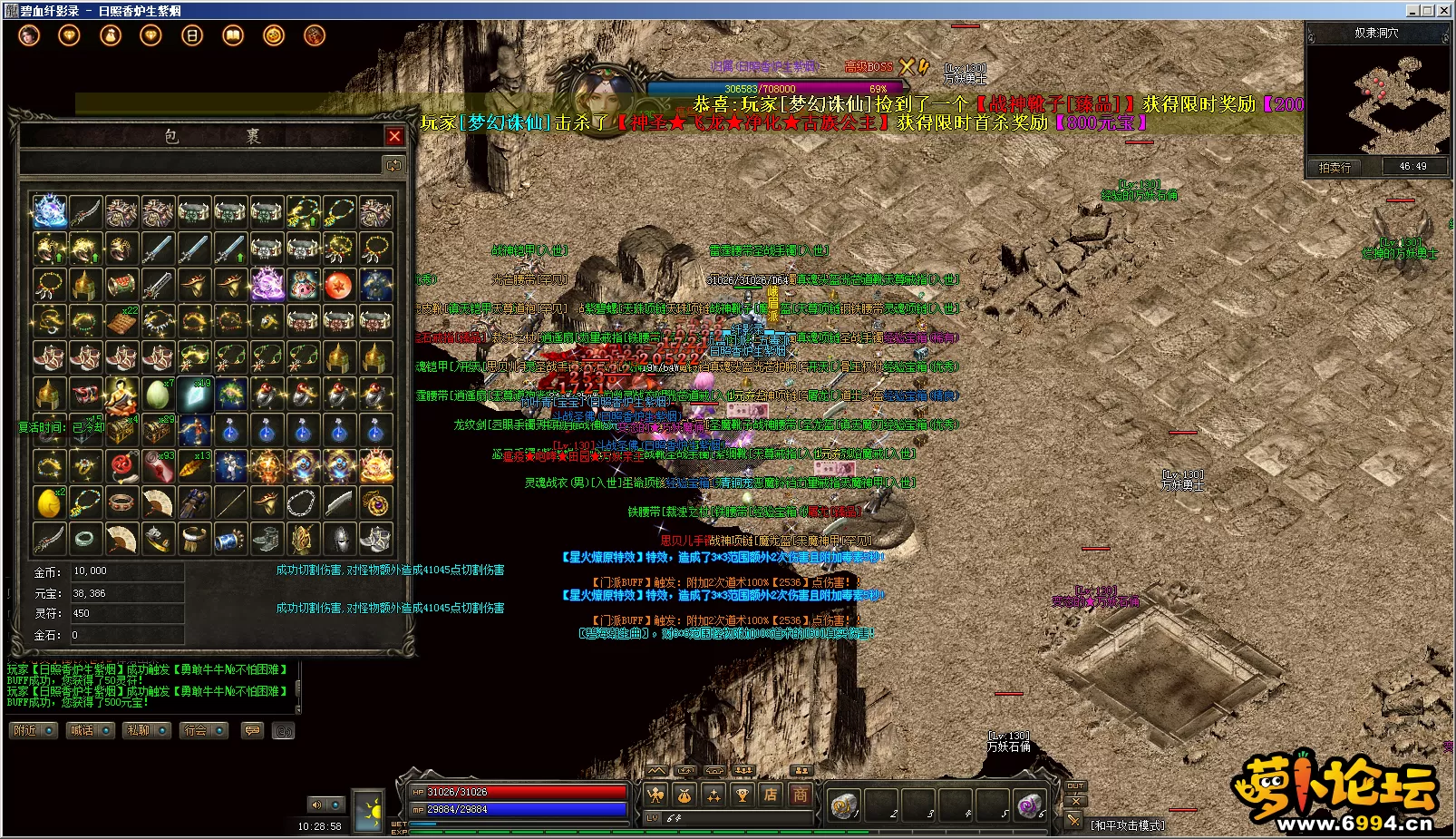Click the inventory sort button under the close X

393,165
